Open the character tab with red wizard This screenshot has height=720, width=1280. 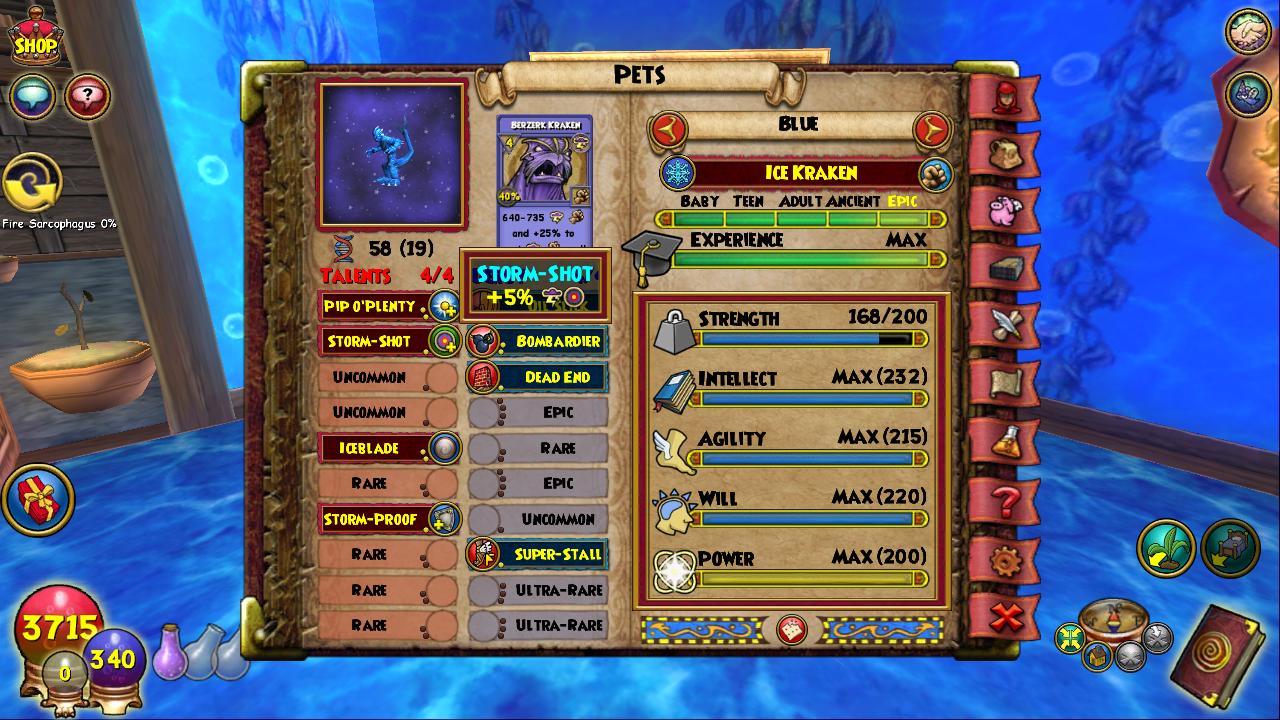tap(1005, 97)
